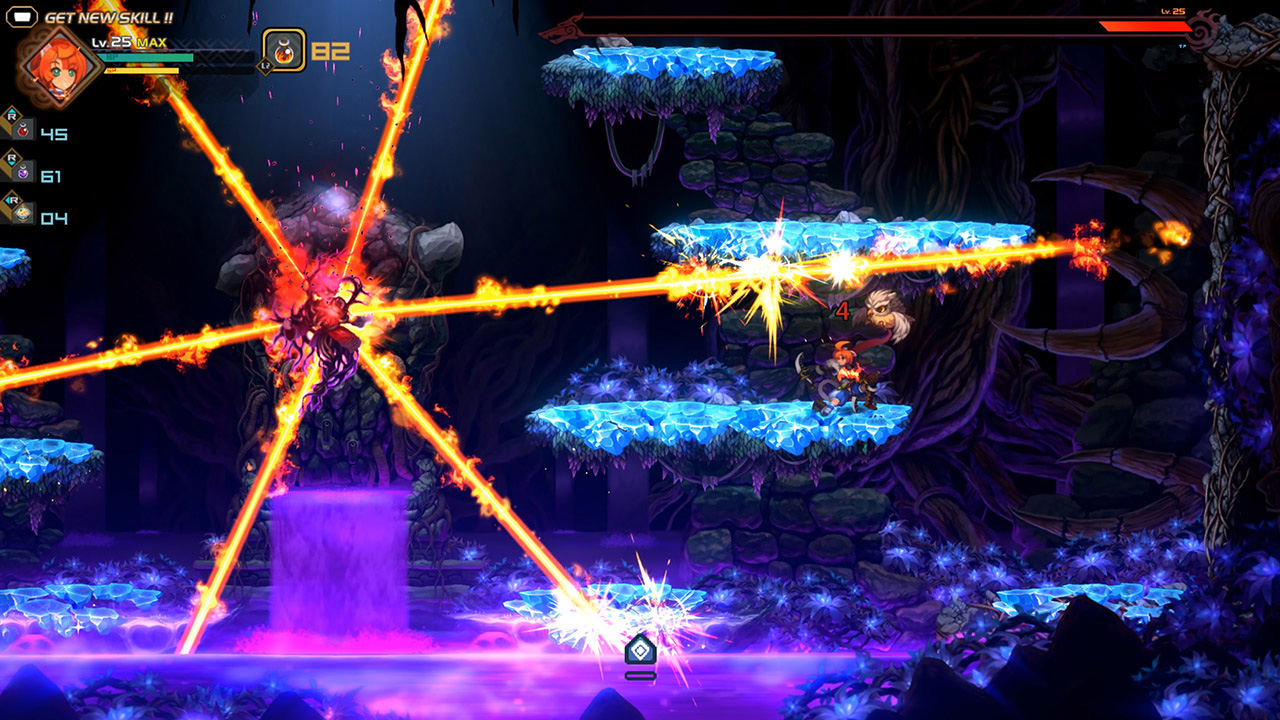Toggle the left-arrow indicator on the food item slot

tap(8, 199)
